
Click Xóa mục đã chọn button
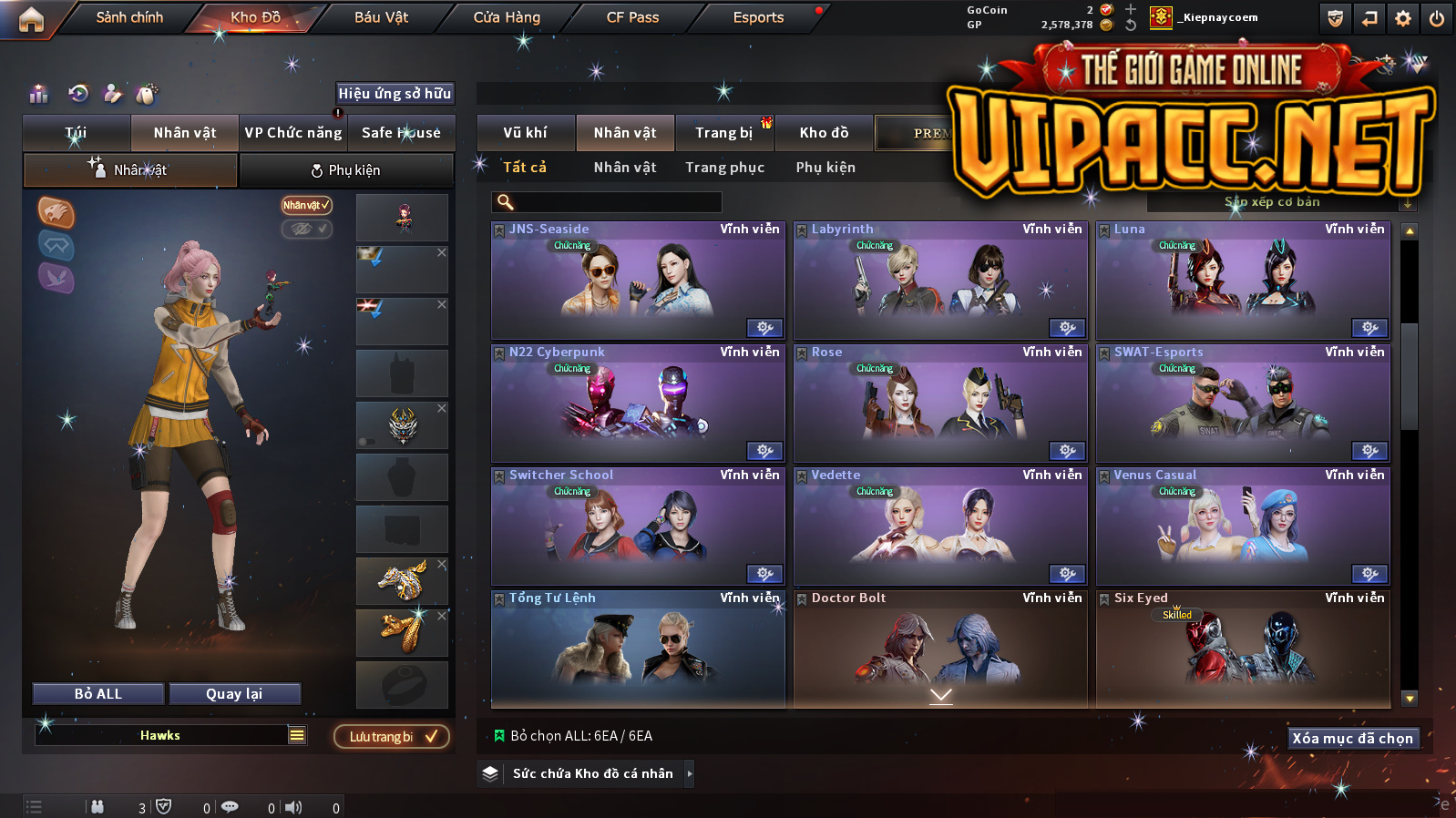click(1353, 739)
